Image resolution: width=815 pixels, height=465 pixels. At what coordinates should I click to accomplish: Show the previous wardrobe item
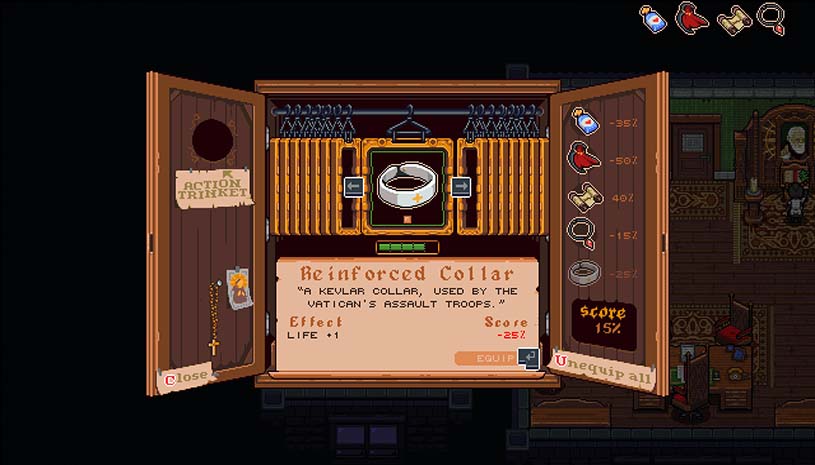tap(353, 186)
